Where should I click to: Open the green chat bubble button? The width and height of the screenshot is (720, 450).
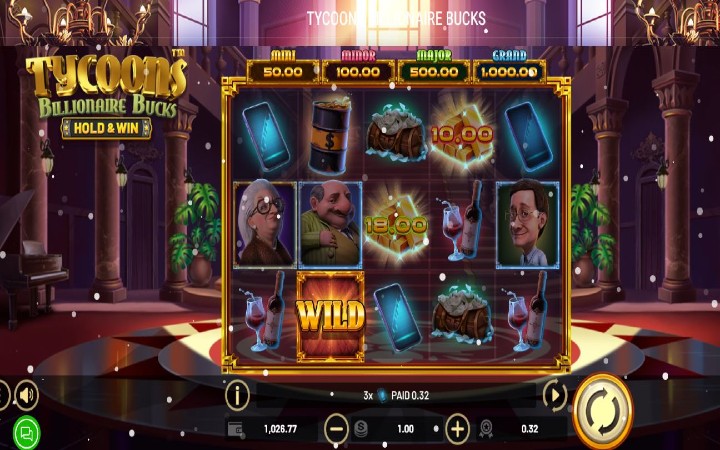[x=27, y=433]
